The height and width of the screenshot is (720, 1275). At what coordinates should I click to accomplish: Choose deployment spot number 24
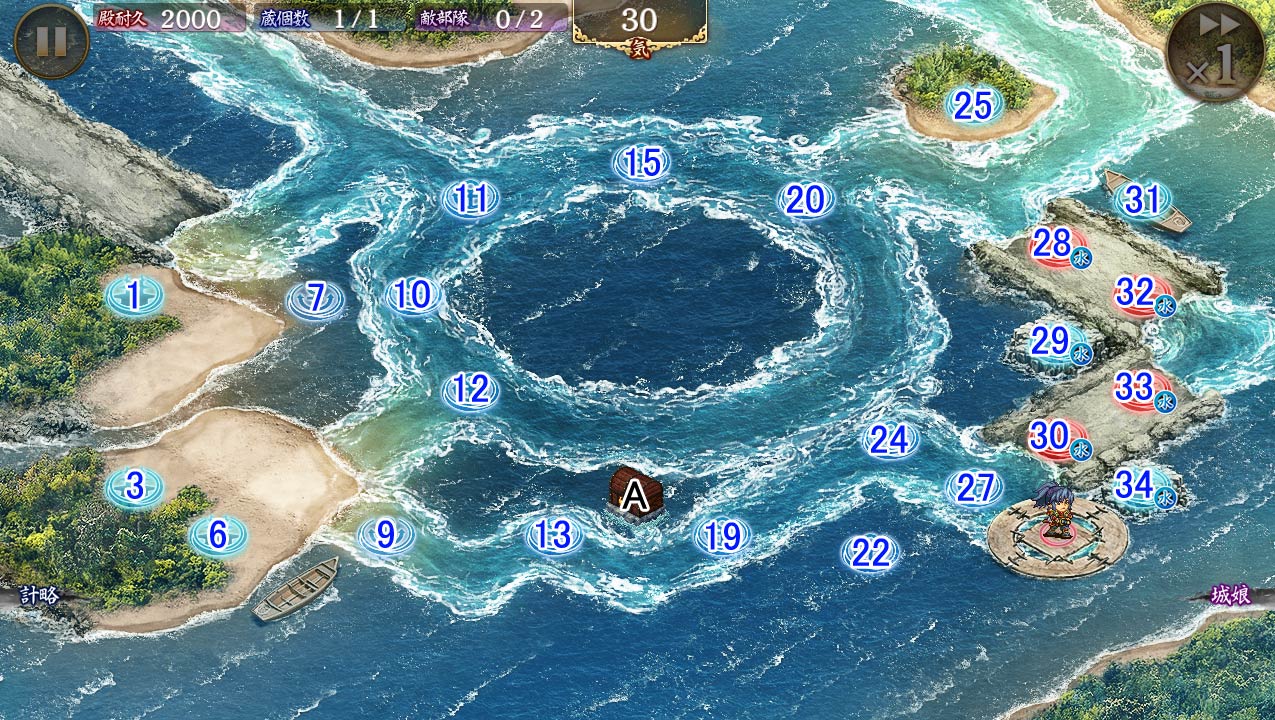pos(889,439)
